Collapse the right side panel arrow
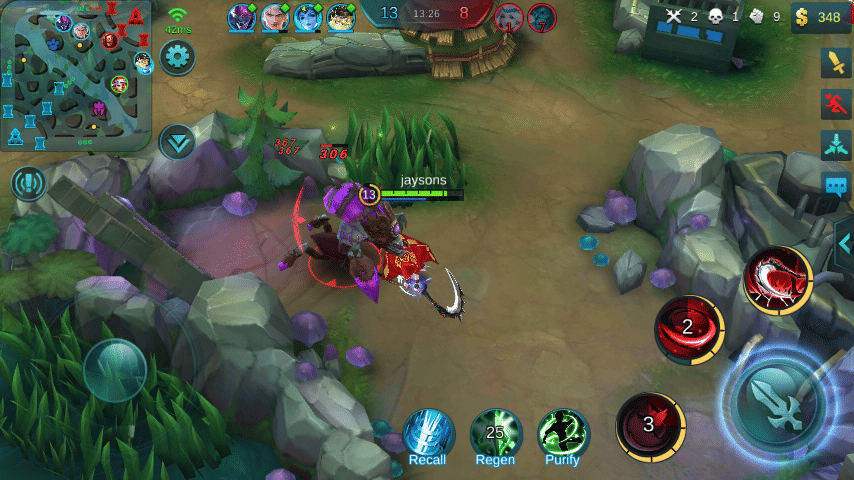Viewport: 854px width, 480px height. tap(844, 242)
